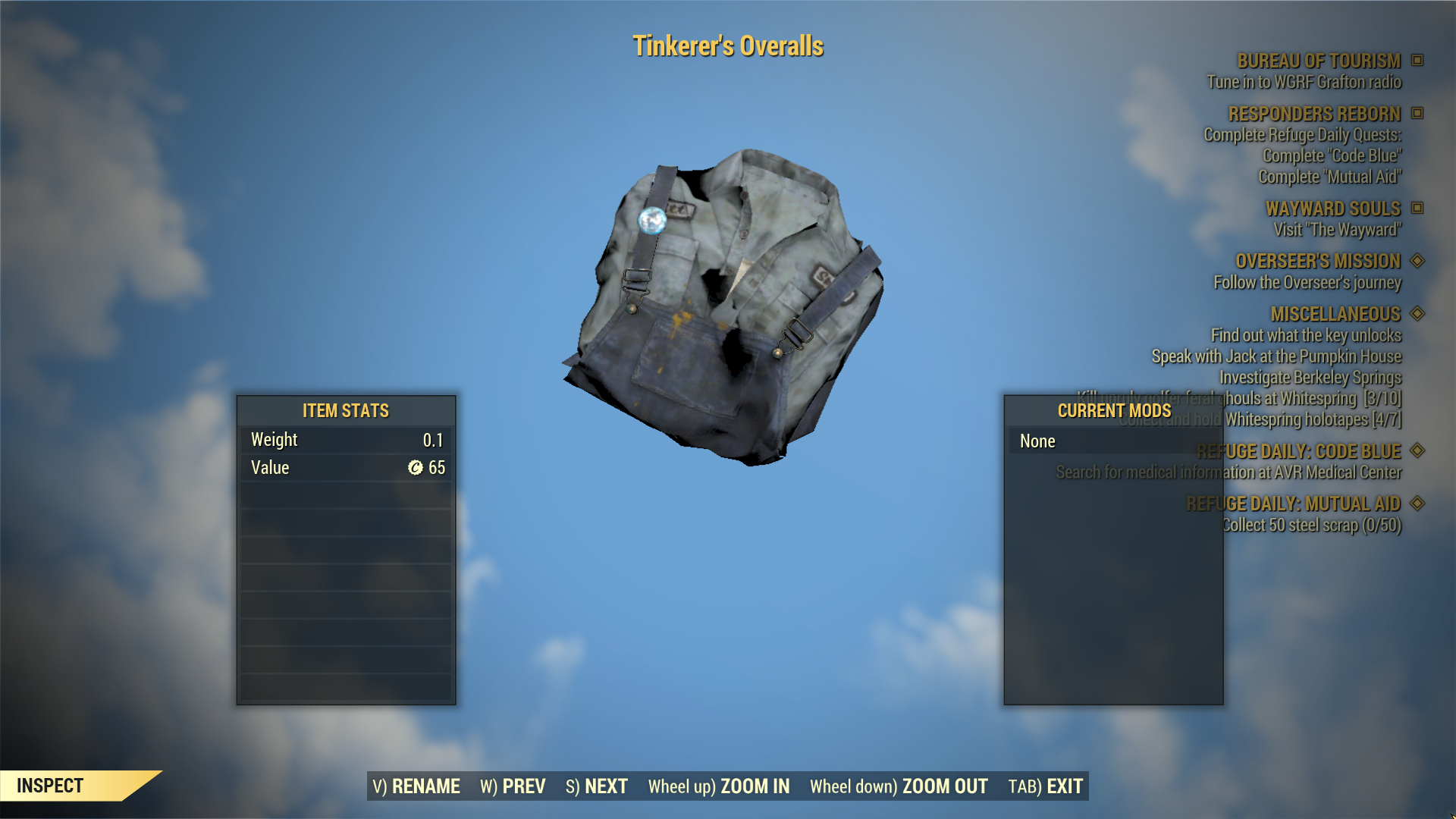Click the caps currency icon beside Value
1456x819 pixels.
(416, 468)
